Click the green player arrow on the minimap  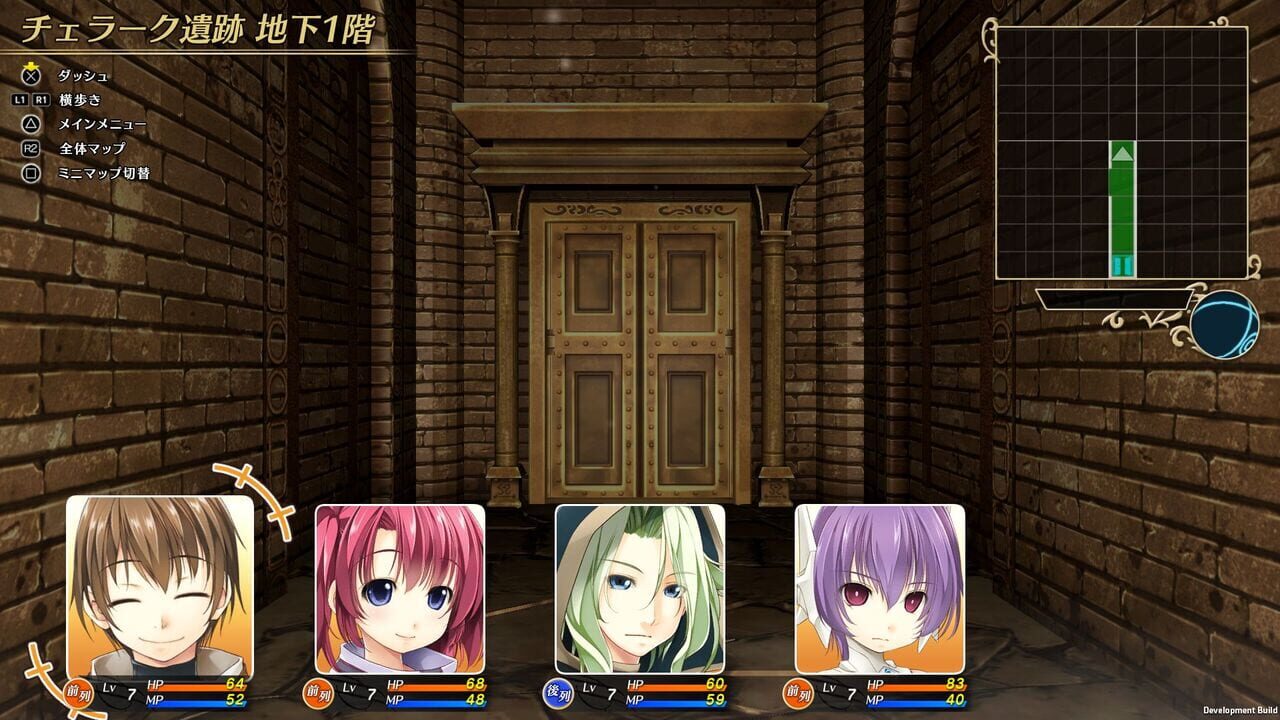(1121, 152)
